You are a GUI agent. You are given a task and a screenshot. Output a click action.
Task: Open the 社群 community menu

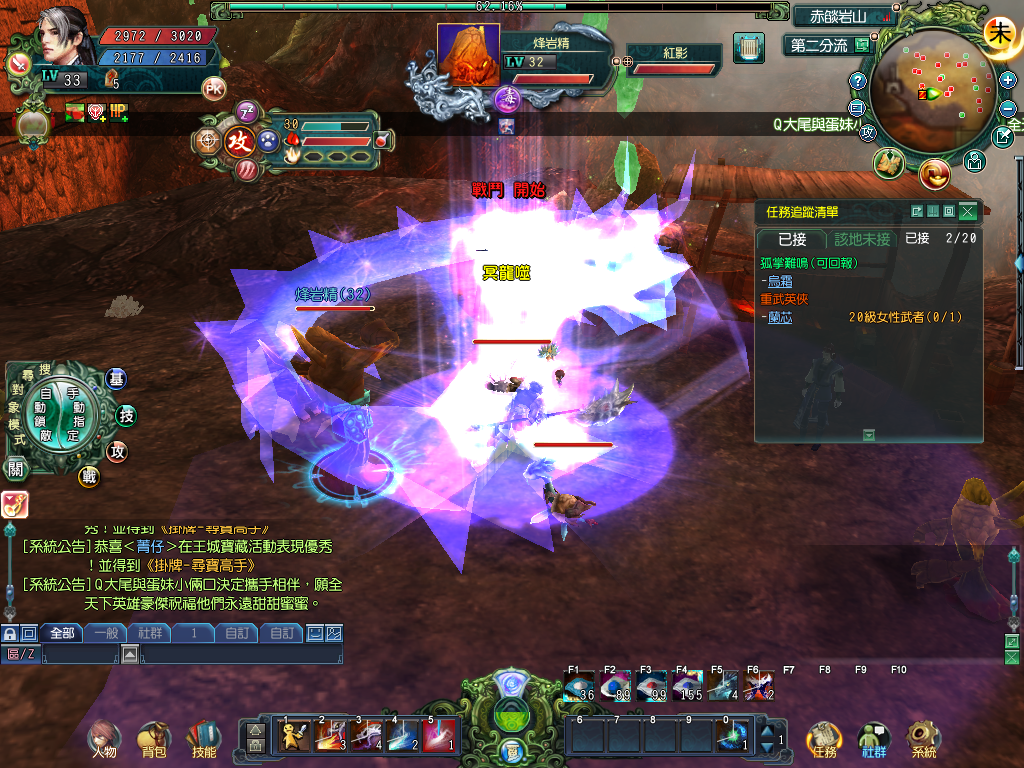pyautogui.click(x=874, y=738)
